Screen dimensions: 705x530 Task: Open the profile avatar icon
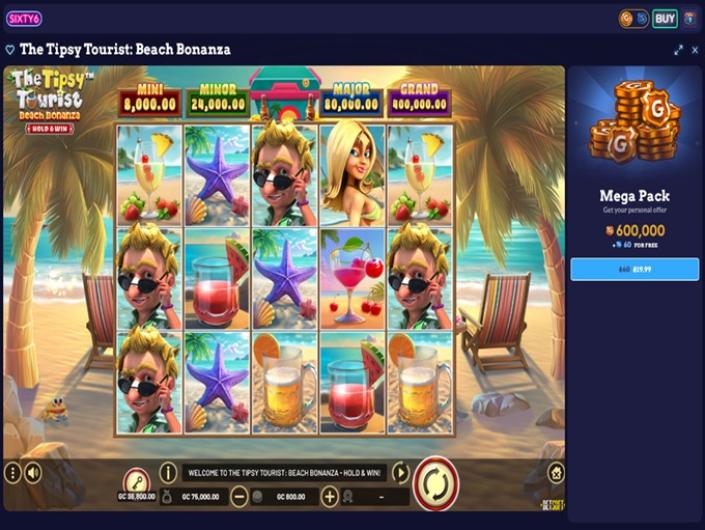point(690,18)
